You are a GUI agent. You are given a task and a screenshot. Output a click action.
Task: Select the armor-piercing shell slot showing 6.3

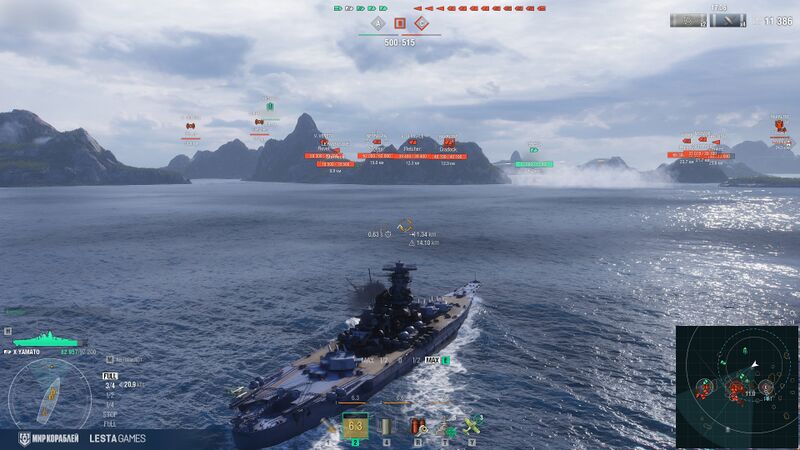pos(355,426)
